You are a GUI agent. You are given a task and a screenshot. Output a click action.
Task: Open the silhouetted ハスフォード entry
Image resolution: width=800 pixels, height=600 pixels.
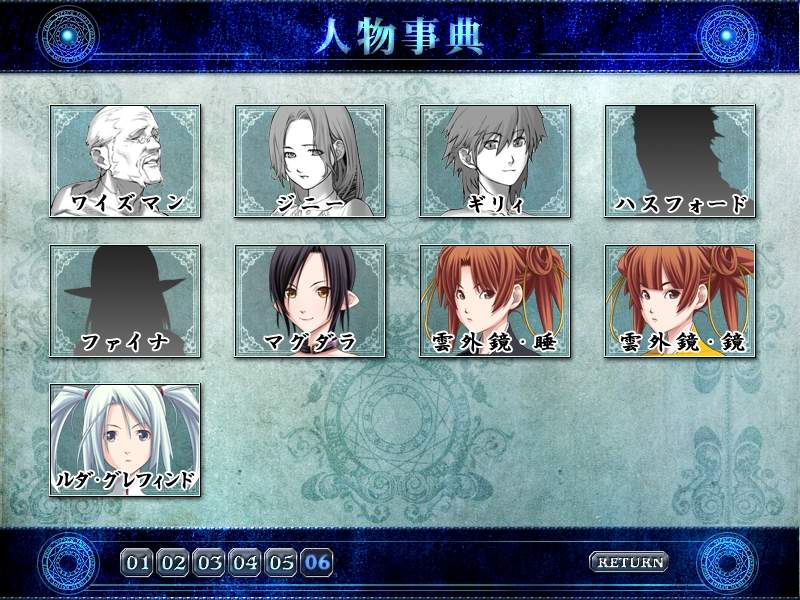point(680,161)
